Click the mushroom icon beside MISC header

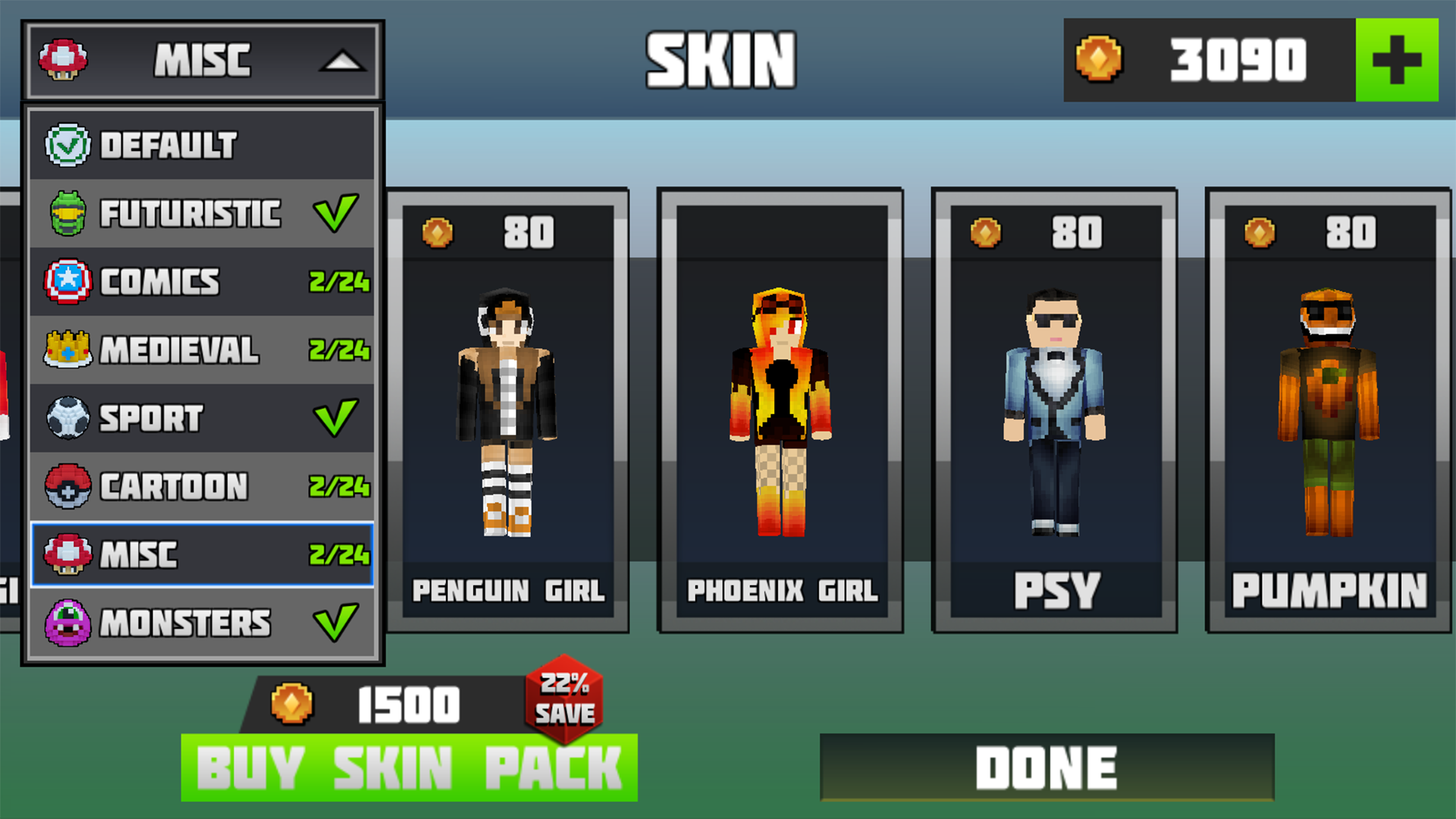64,61
